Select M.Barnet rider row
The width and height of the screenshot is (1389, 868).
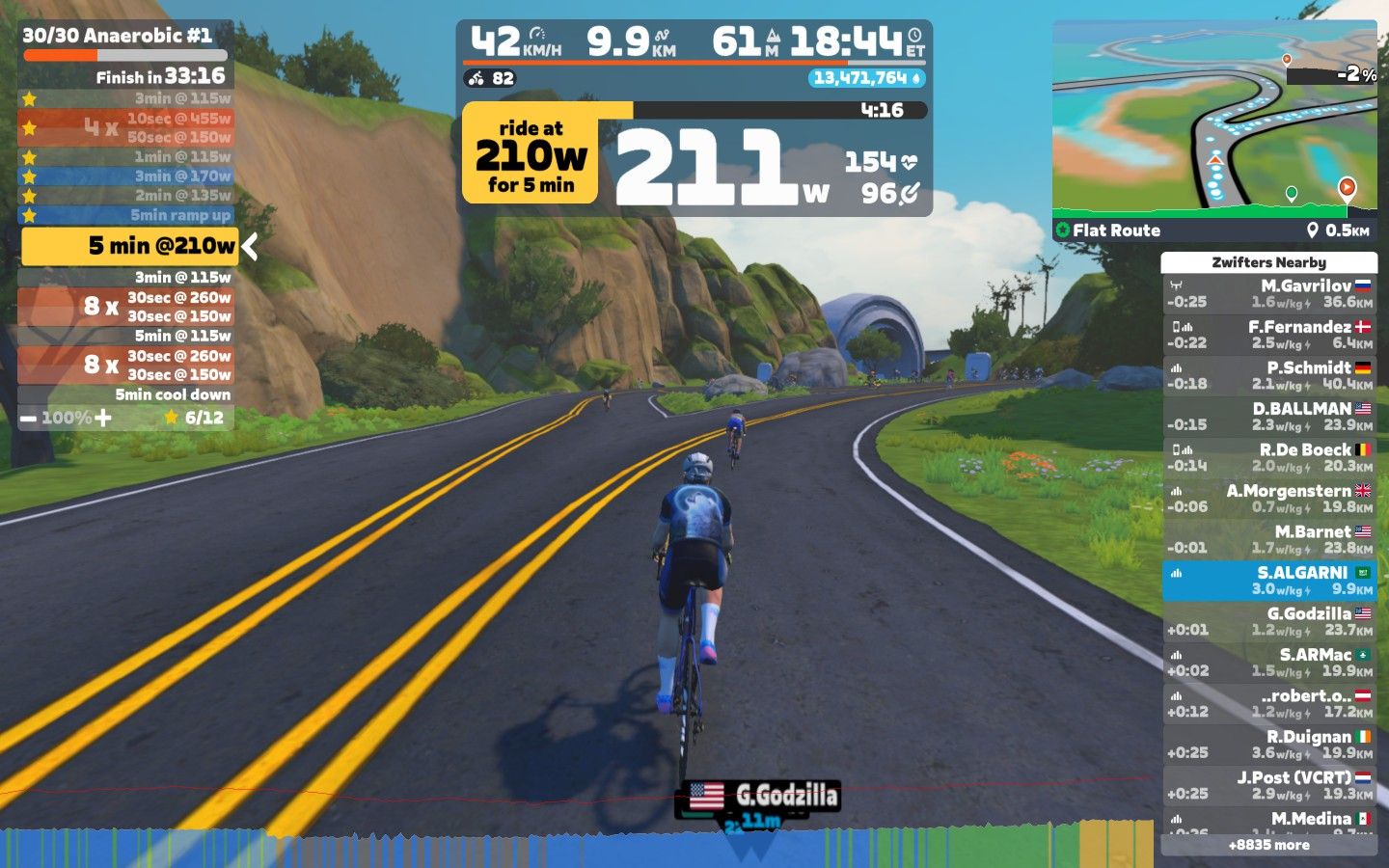click(x=1268, y=539)
